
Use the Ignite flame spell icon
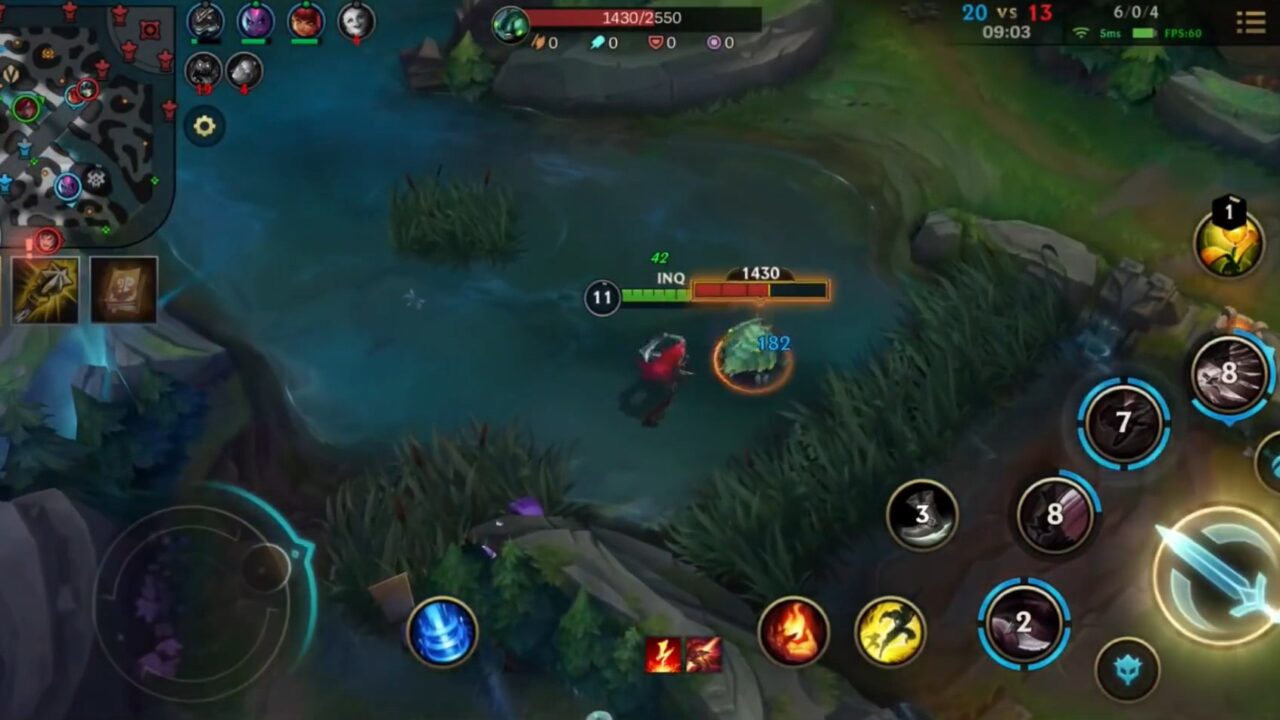click(x=794, y=630)
